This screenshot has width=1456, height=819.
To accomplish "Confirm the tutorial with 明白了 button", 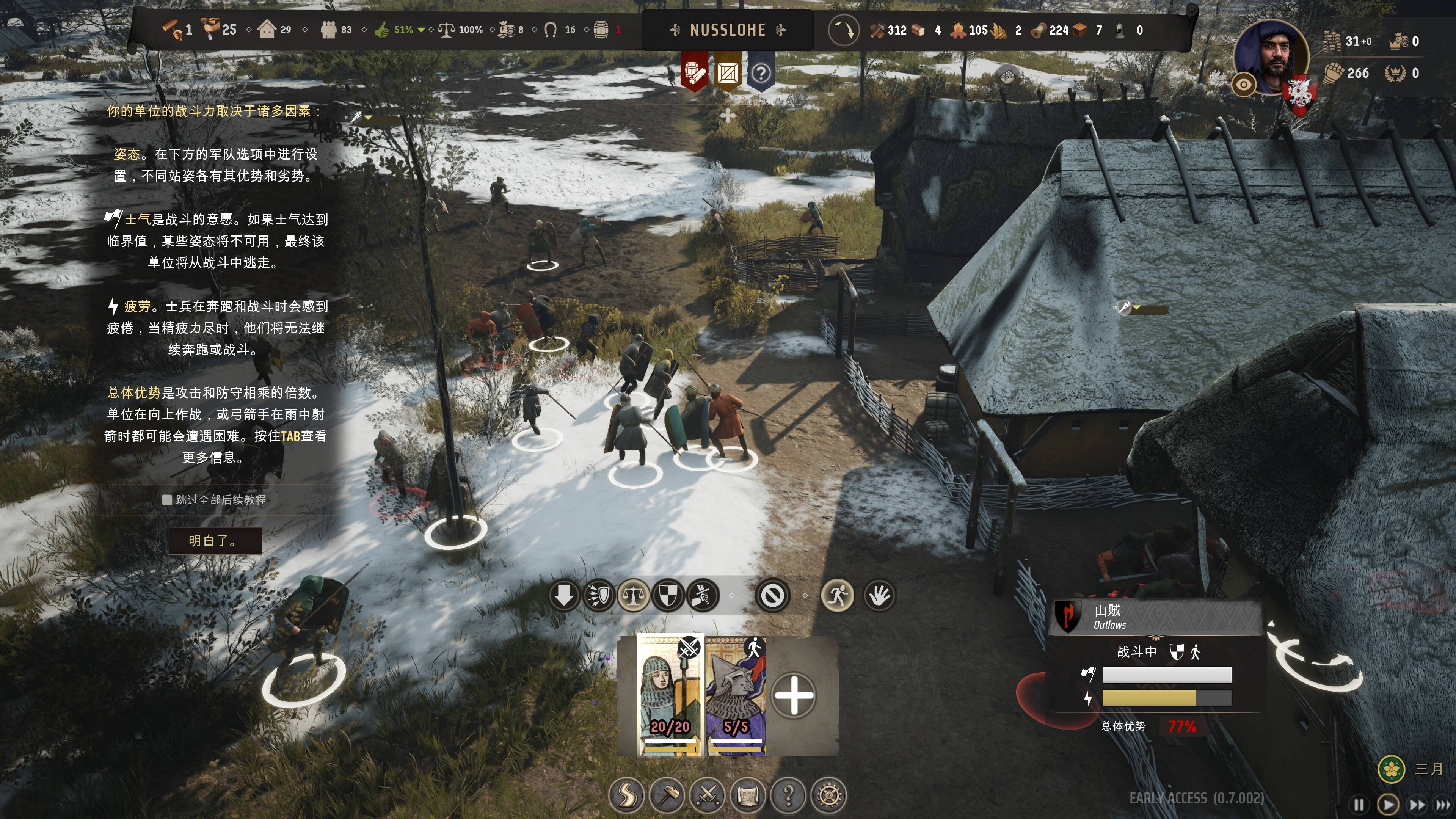I will tap(215, 540).
